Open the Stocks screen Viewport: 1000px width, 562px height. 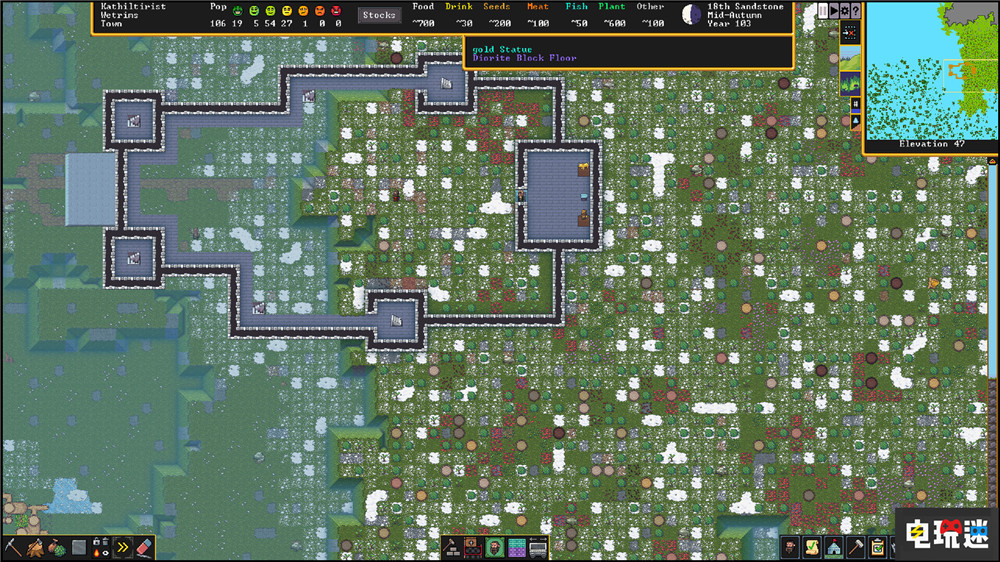(x=379, y=15)
